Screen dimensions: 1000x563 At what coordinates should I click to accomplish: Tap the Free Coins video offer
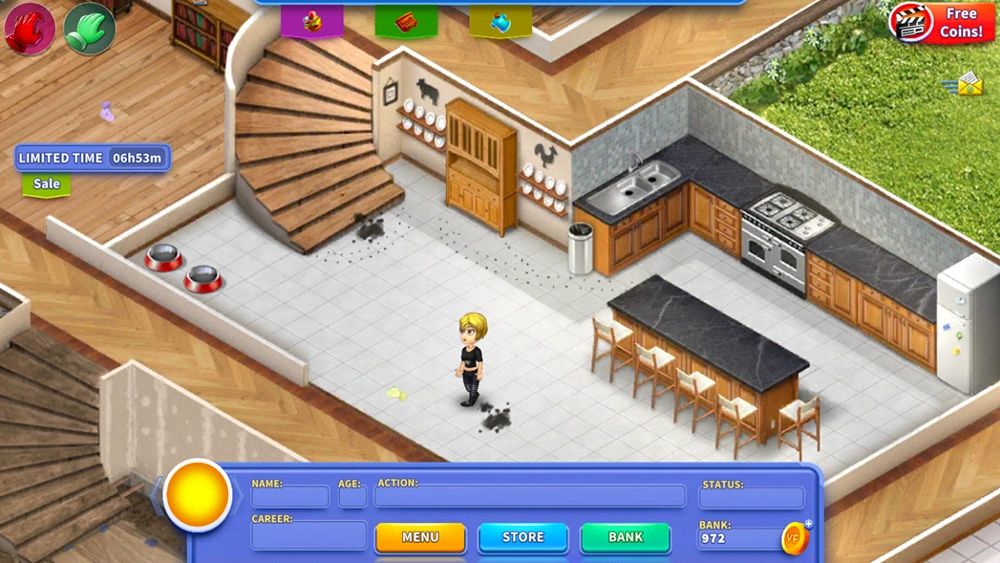click(x=941, y=23)
